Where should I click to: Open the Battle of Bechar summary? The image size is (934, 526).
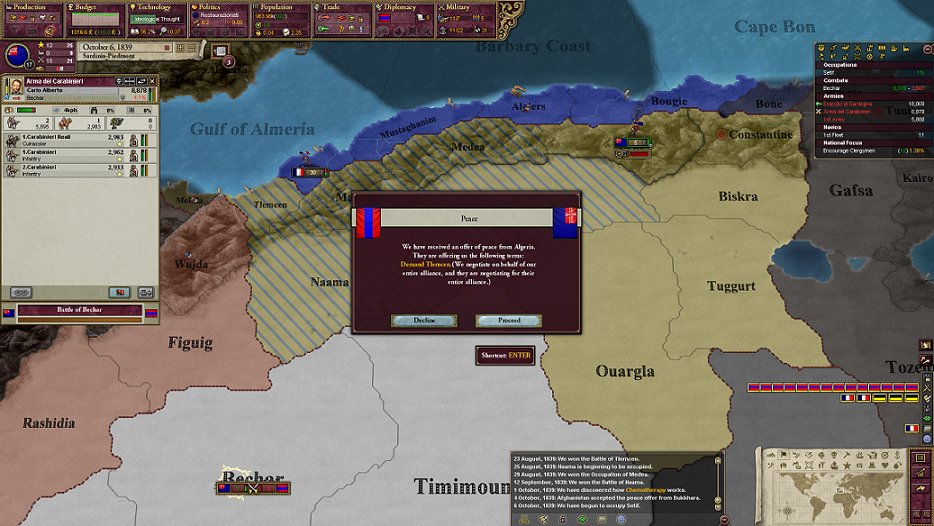pos(80,312)
